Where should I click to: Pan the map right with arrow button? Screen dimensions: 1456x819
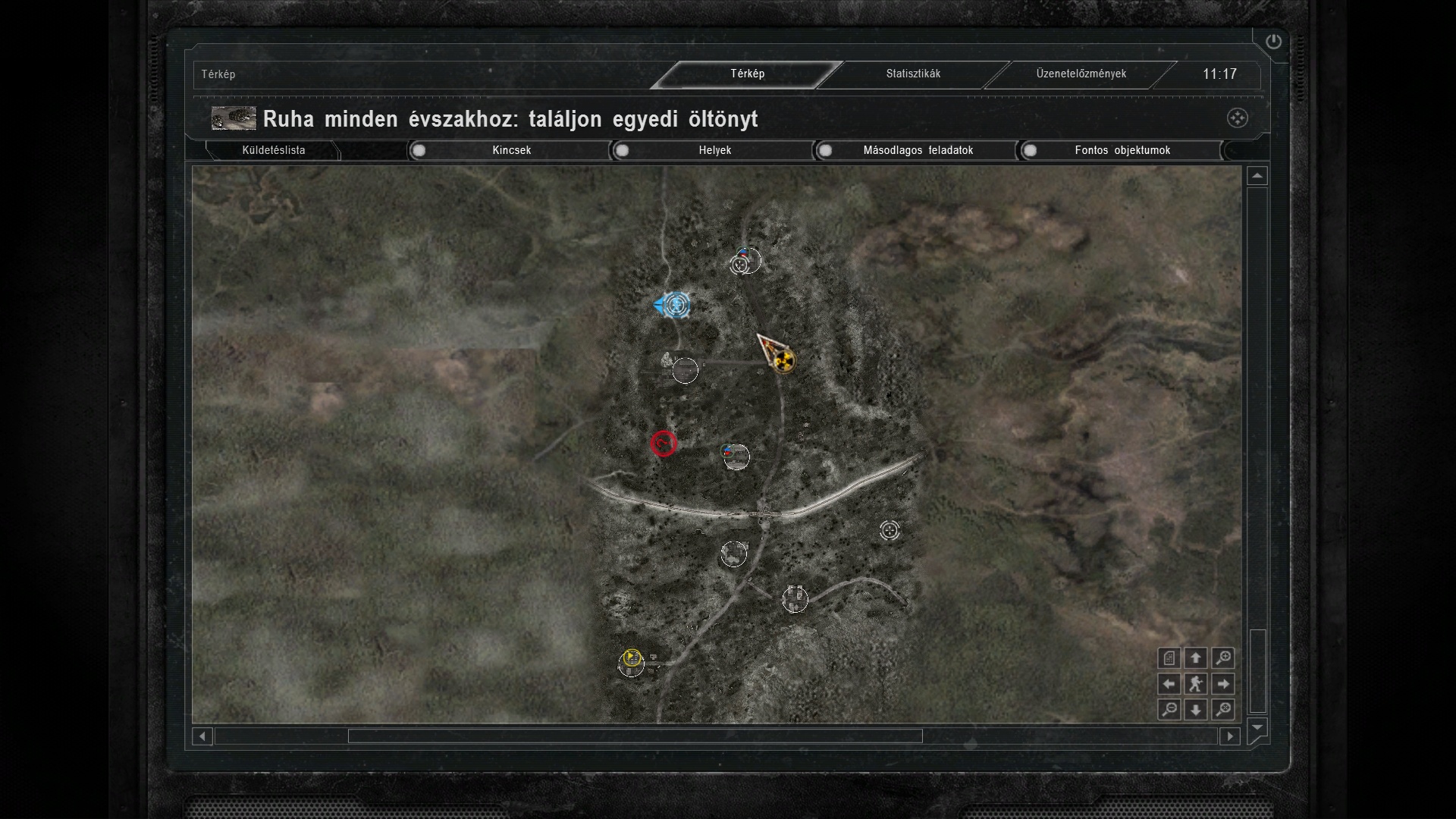coord(1222,684)
